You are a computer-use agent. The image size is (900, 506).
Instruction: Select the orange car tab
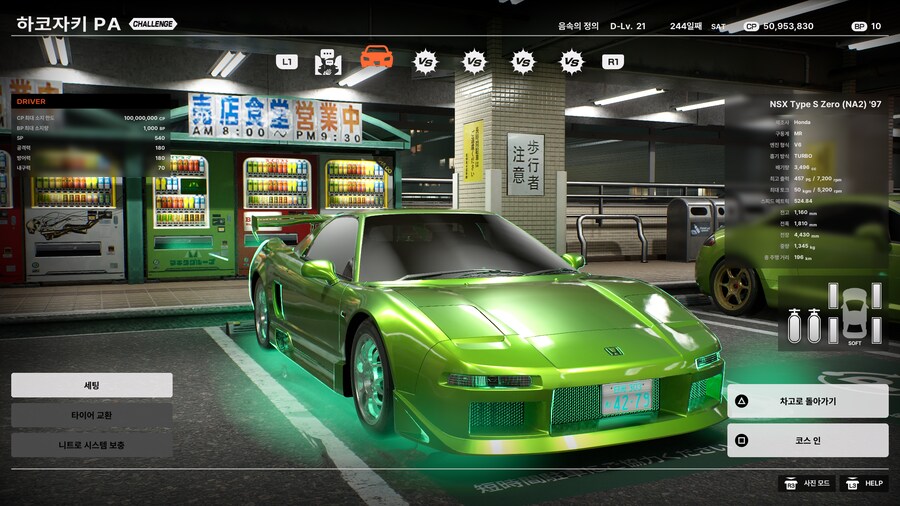click(376, 58)
